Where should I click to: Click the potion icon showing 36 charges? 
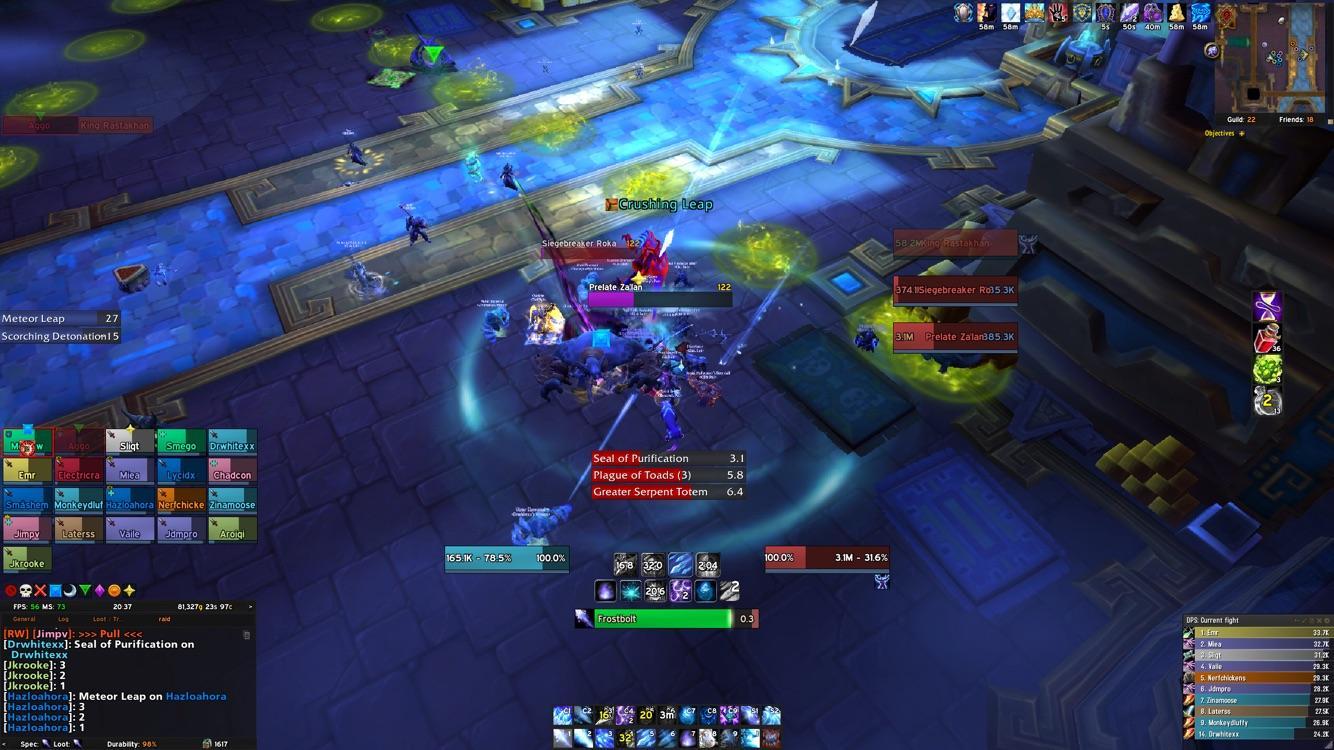[1266, 337]
